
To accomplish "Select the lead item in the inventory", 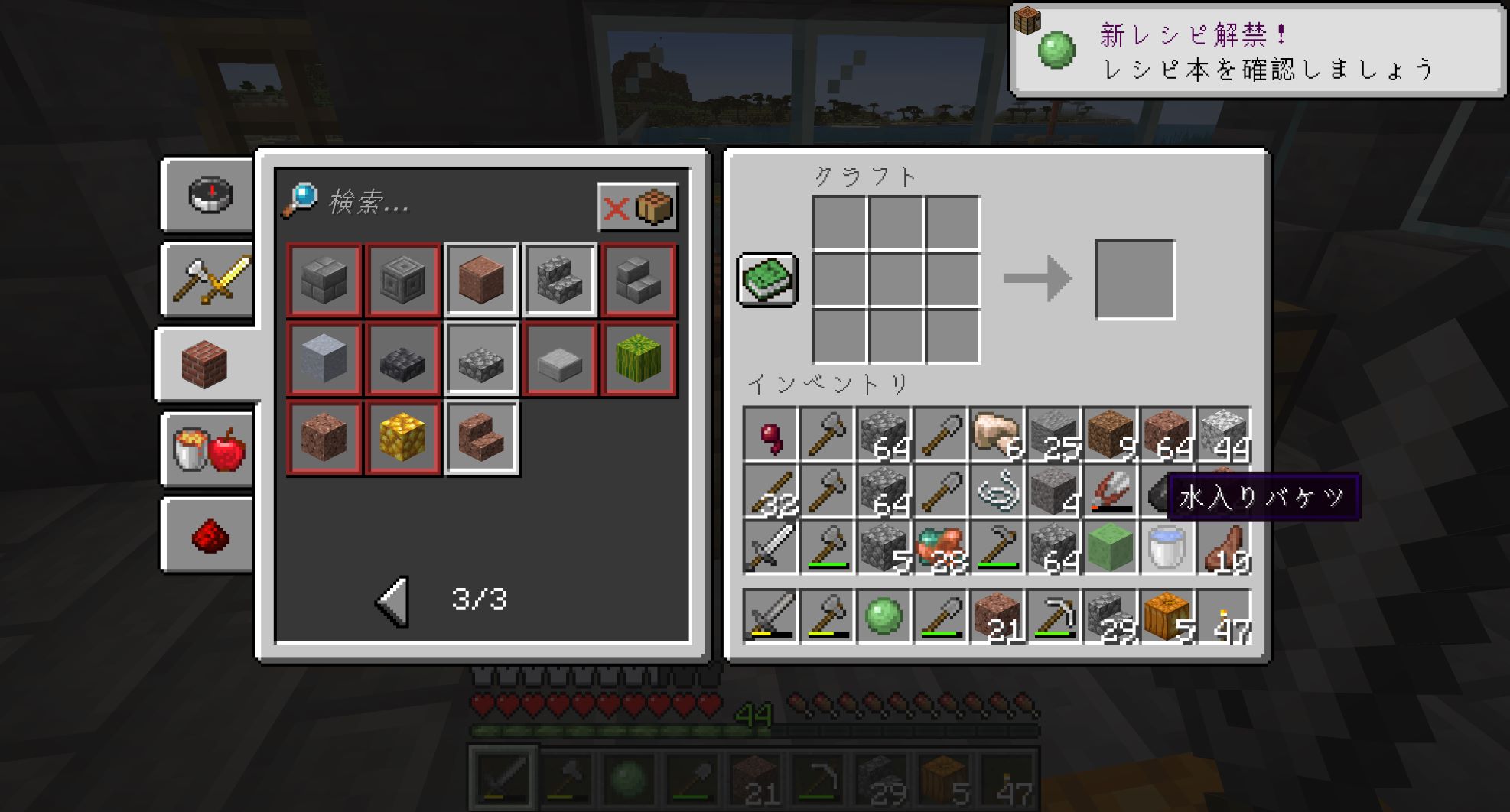I will coord(997,492).
